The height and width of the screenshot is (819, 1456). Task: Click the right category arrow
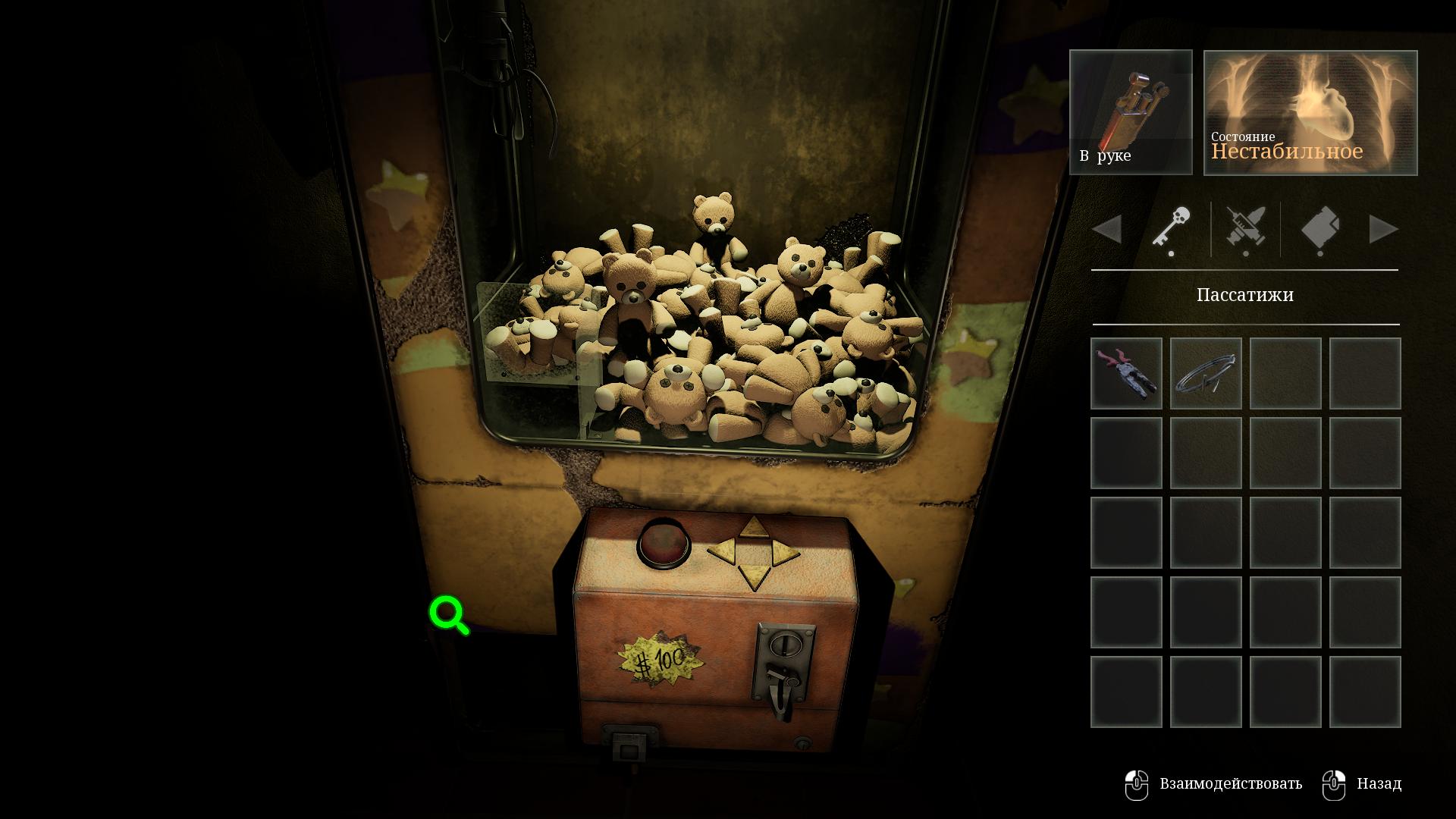tap(1383, 229)
